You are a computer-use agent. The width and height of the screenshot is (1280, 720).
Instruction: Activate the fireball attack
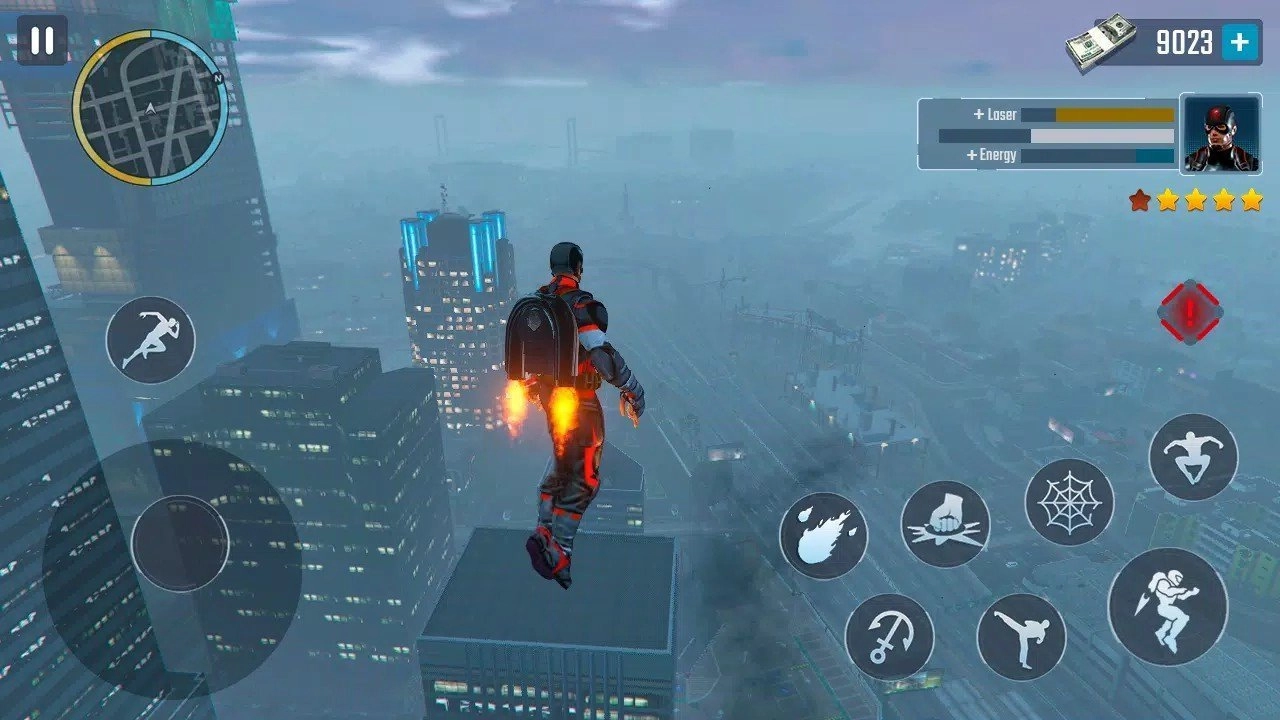[x=823, y=535]
